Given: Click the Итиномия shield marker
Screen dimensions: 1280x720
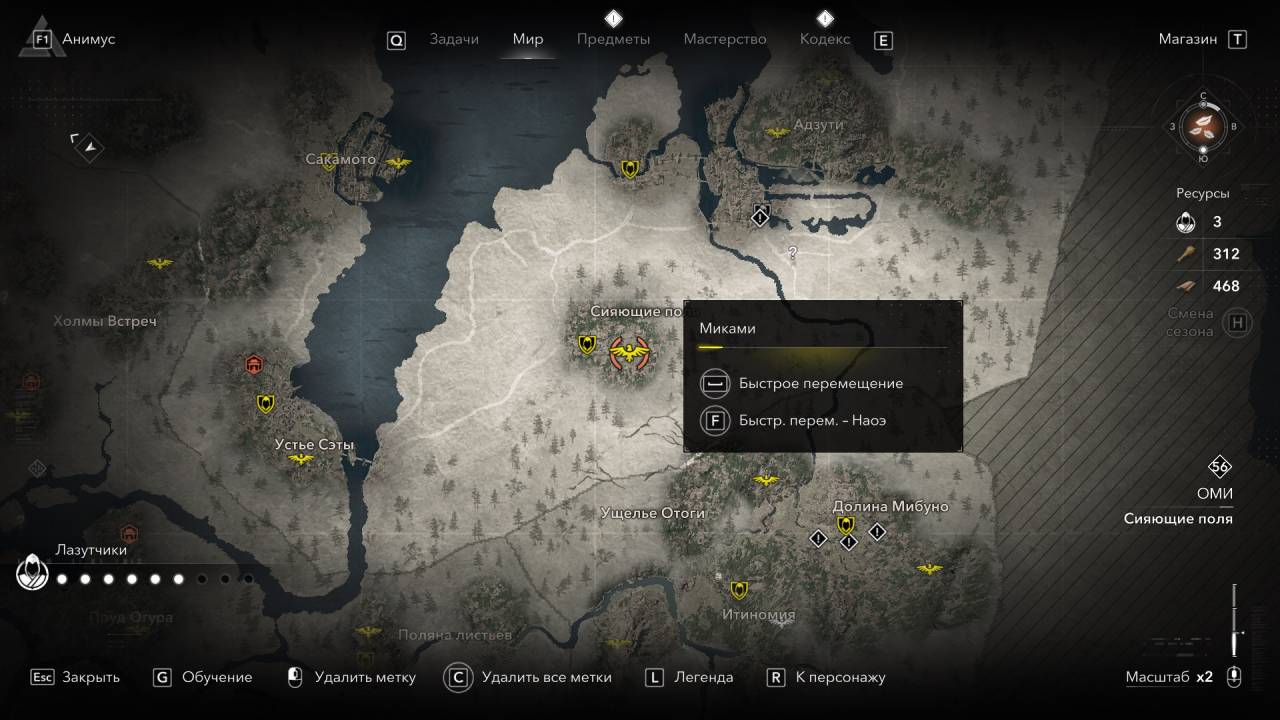Looking at the screenshot, I should coord(739,590).
